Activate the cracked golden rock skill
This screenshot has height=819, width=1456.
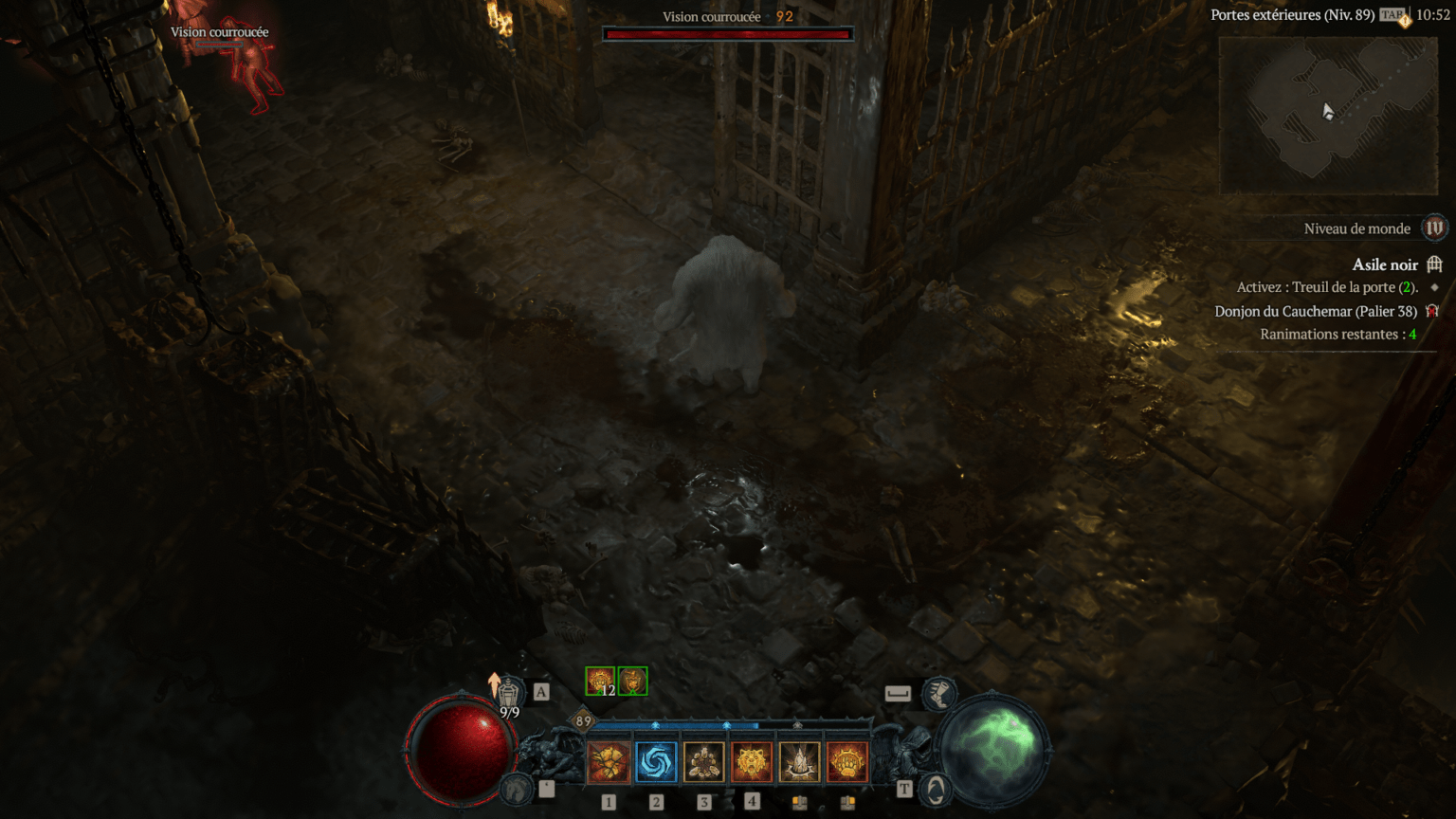pyautogui.click(x=609, y=762)
